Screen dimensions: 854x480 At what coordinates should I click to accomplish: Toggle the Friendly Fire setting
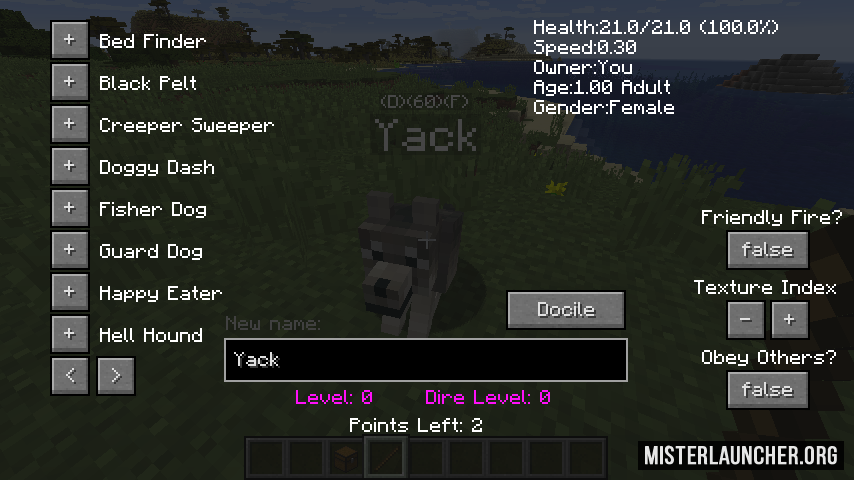pos(767,250)
